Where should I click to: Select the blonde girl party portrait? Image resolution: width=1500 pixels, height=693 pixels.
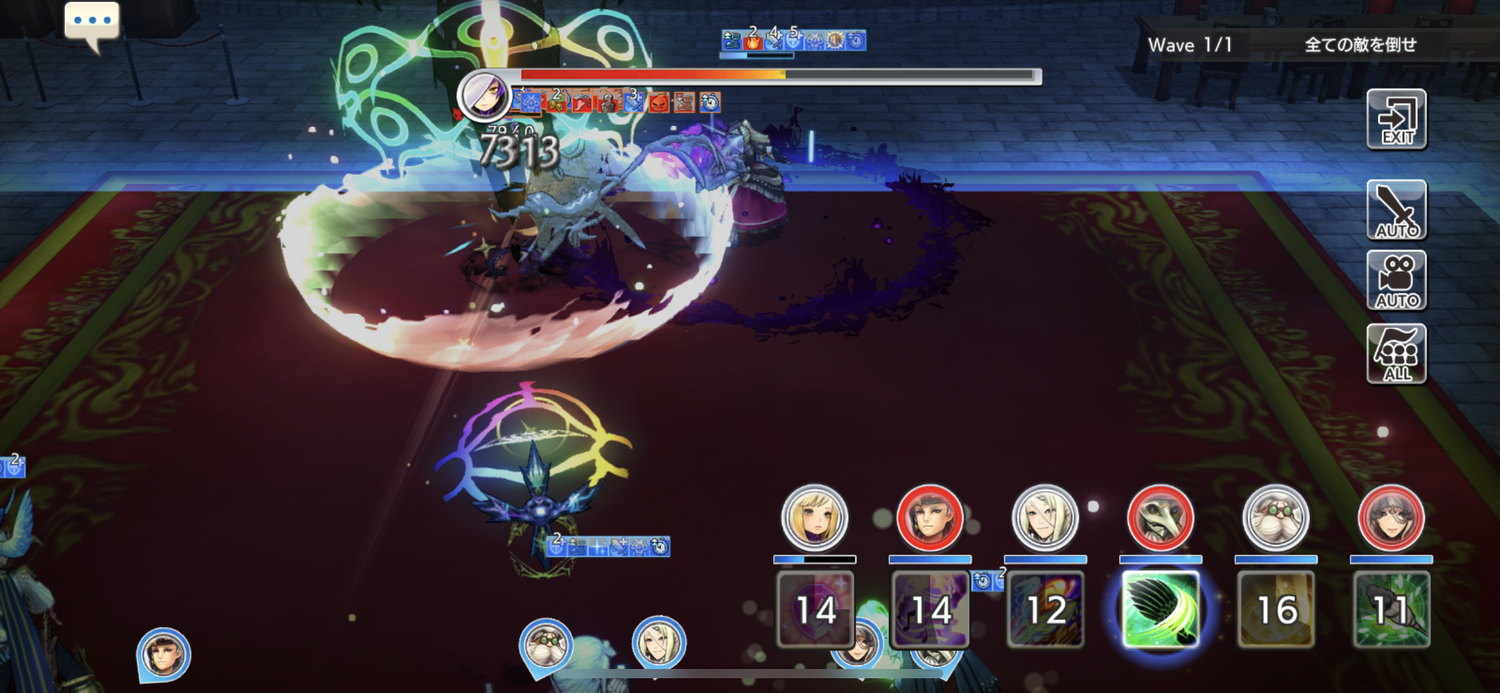[x=815, y=518]
